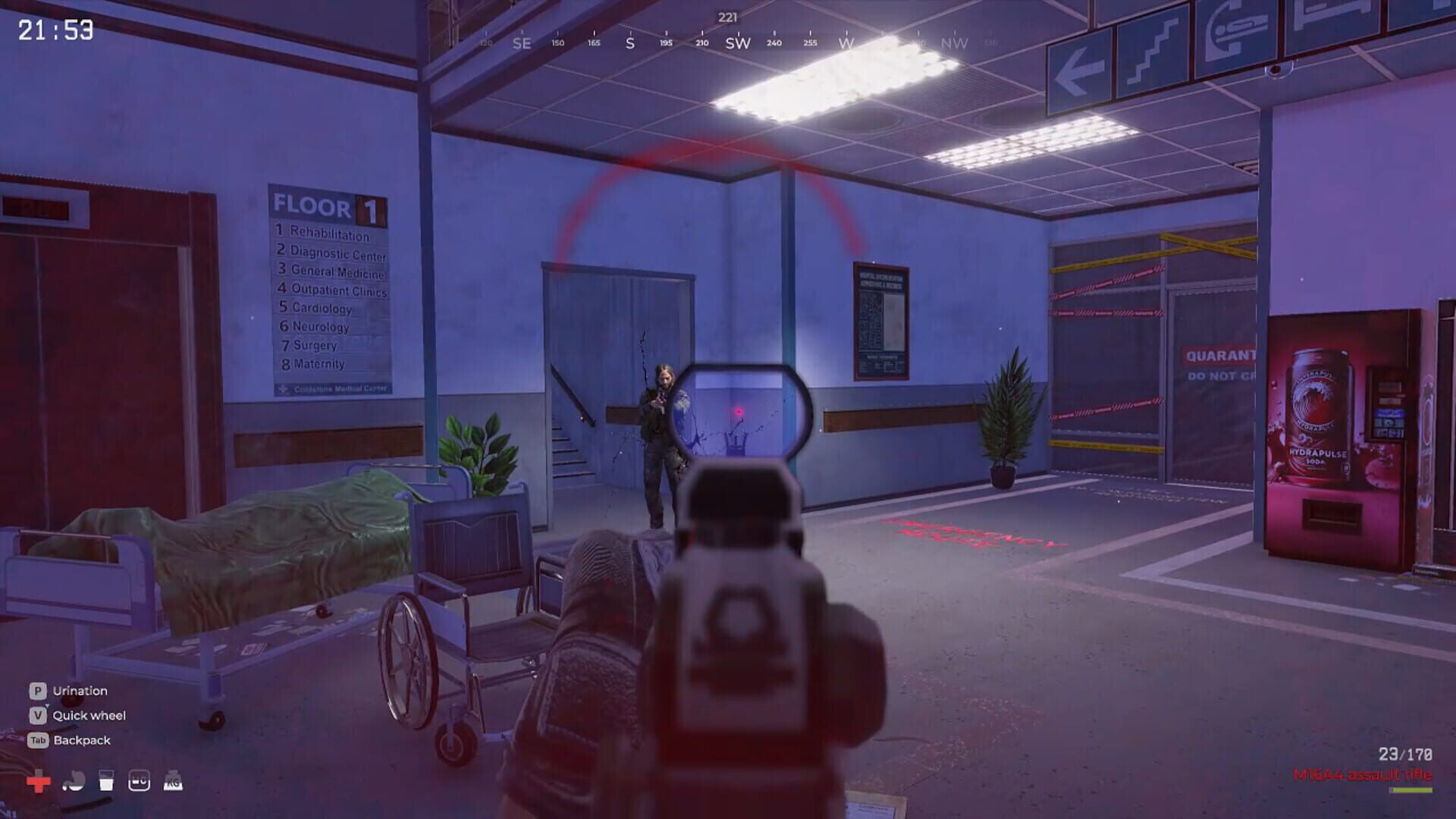This screenshot has width=1456, height=819.
Task: Select the stomach hunger status icon
Action: tap(74, 781)
